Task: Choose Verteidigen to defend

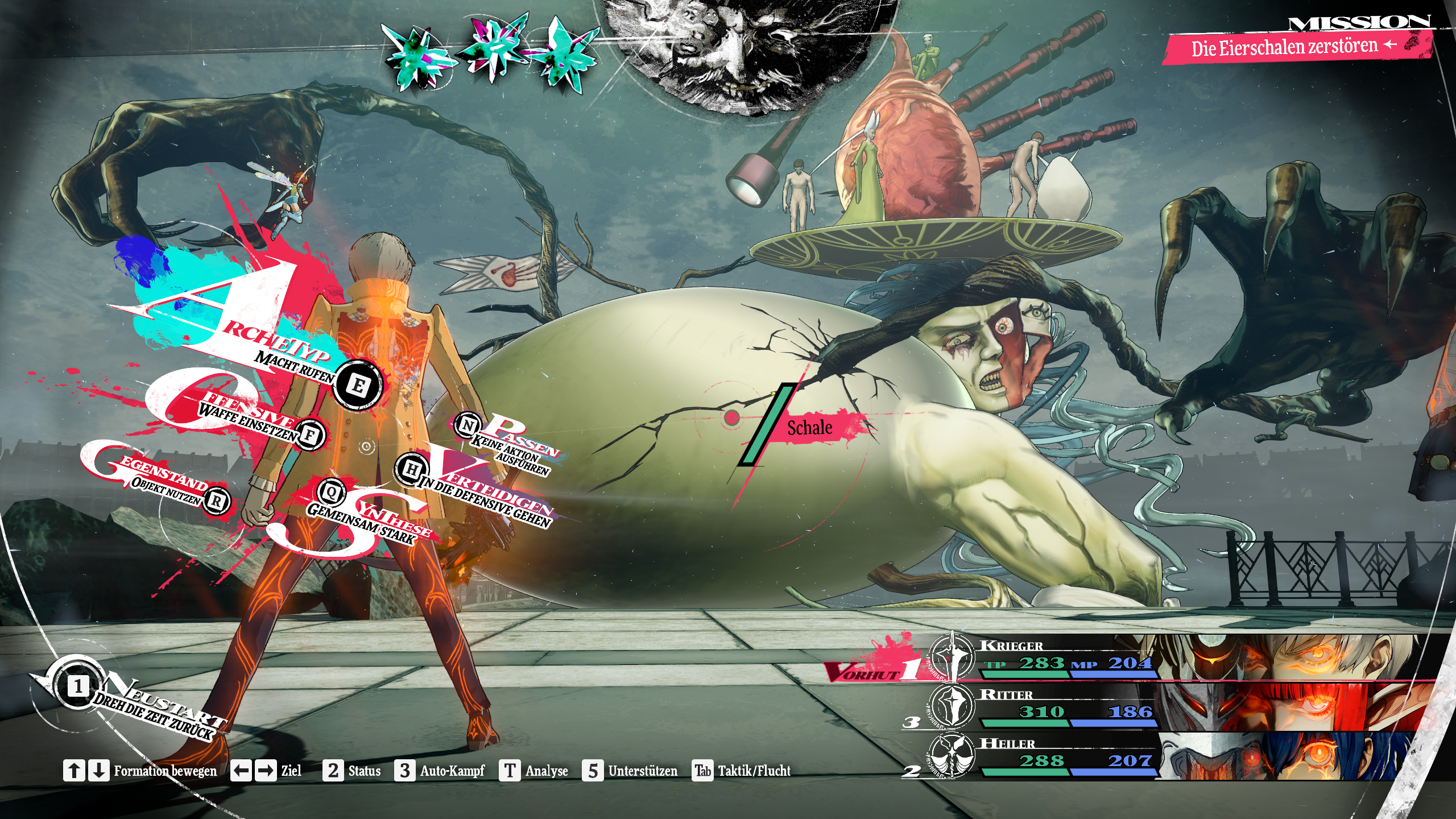Action: tap(411, 469)
